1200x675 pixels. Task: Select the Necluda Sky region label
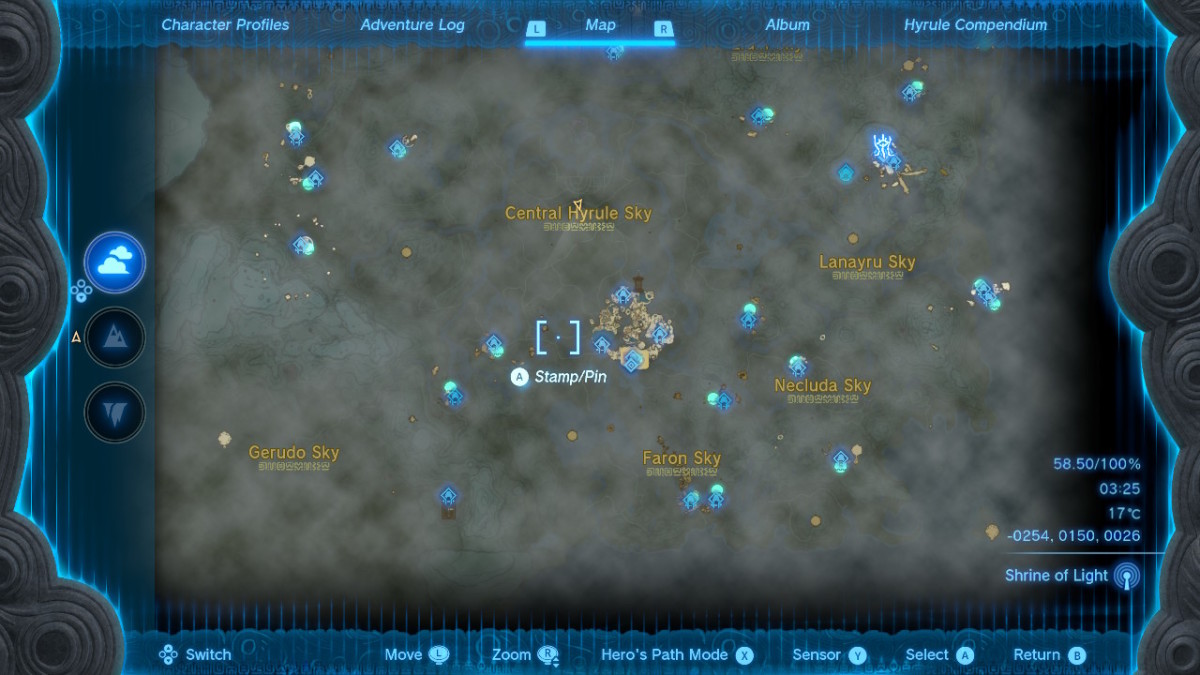823,386
